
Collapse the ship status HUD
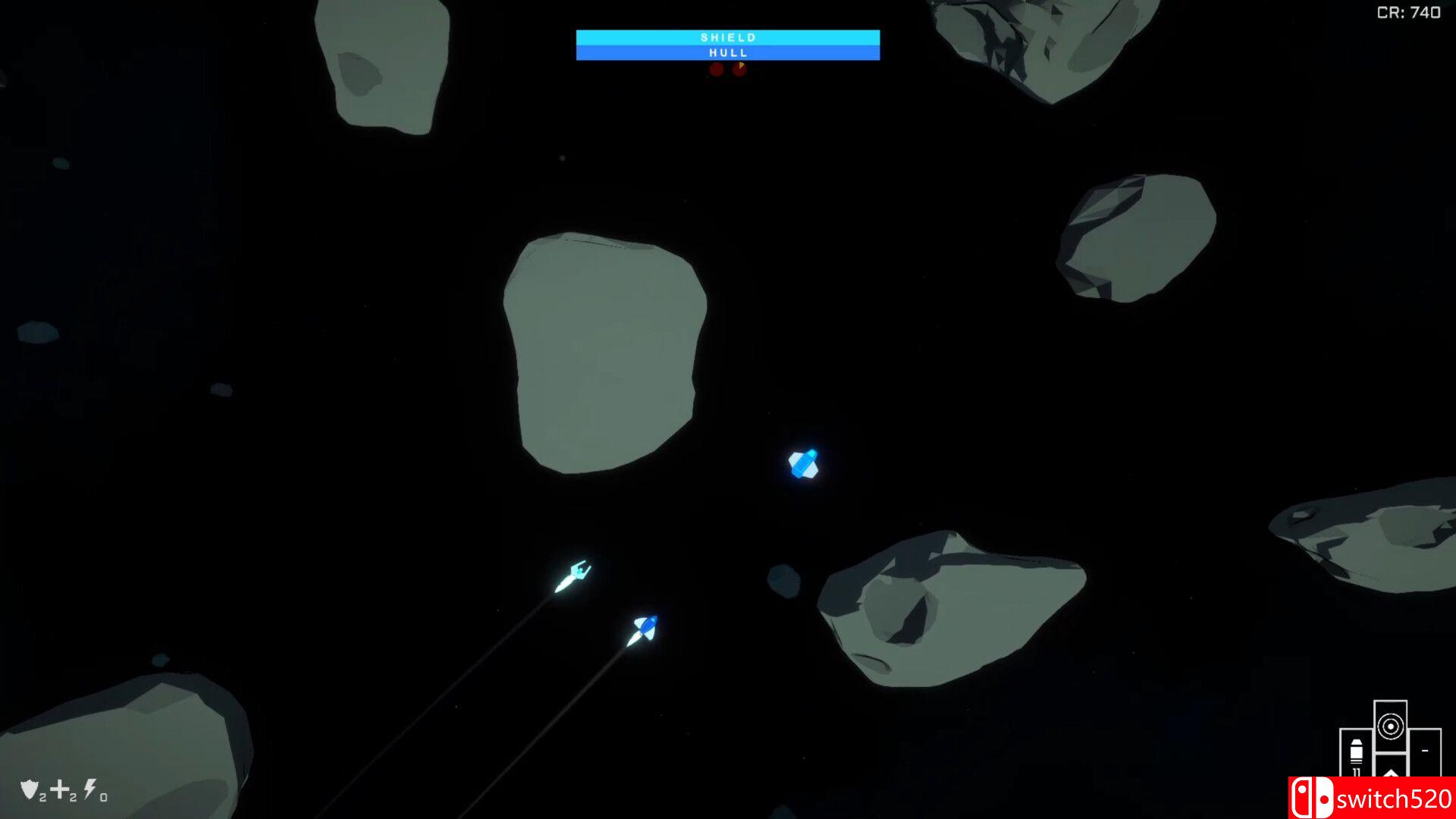tap(728, 44)
